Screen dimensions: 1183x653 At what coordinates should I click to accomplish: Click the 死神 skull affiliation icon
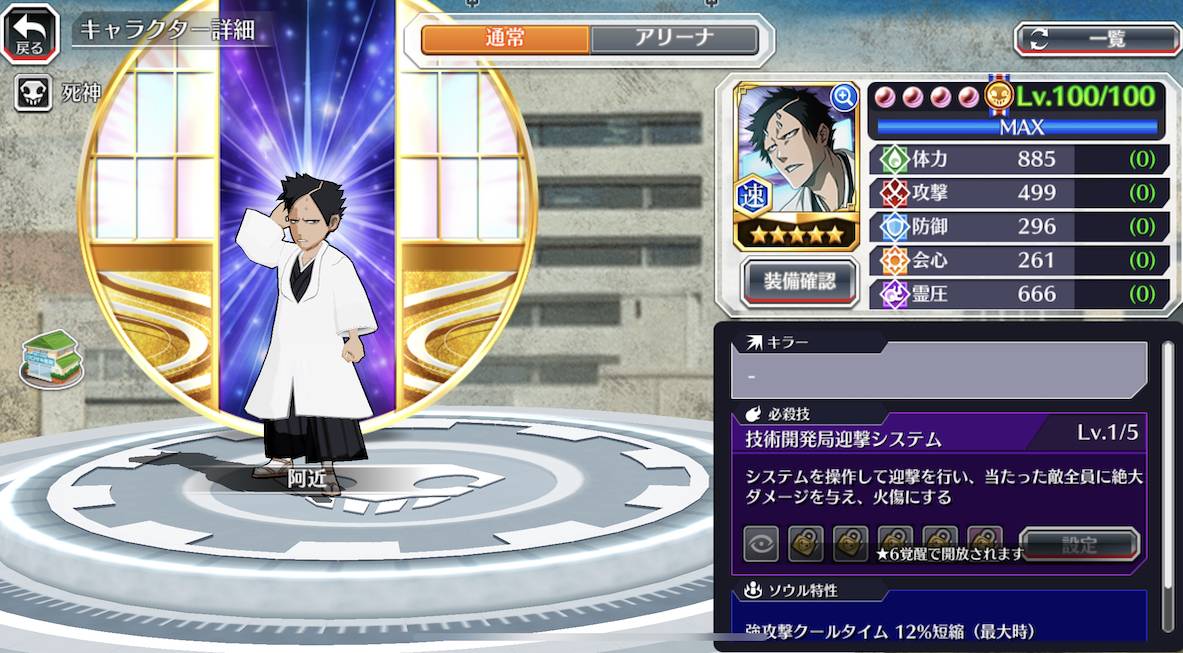click(33, 94)
